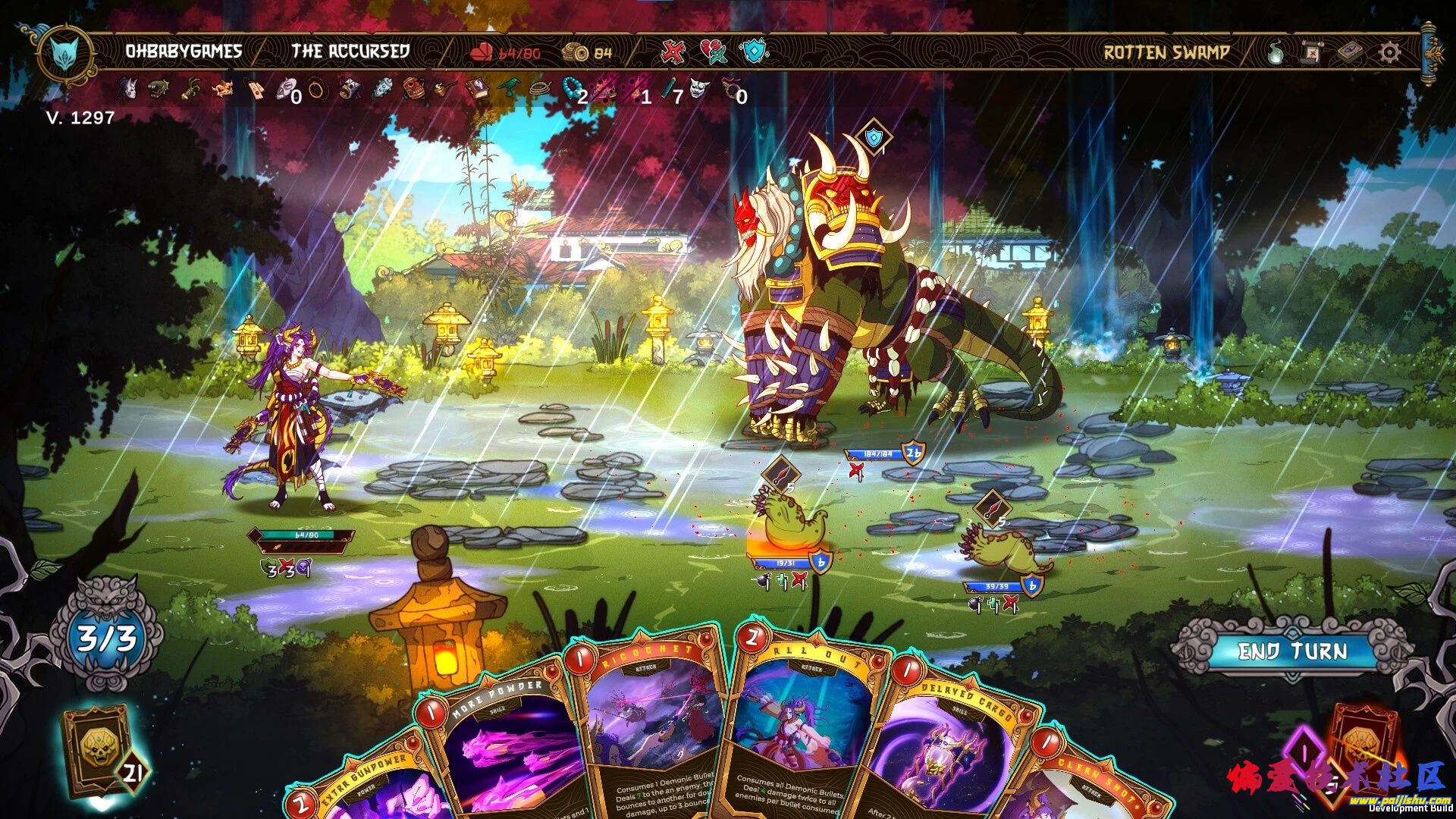
Task: Inspect the blue shield buff icon
Action: pyautogui.click(x=754, y=52)
